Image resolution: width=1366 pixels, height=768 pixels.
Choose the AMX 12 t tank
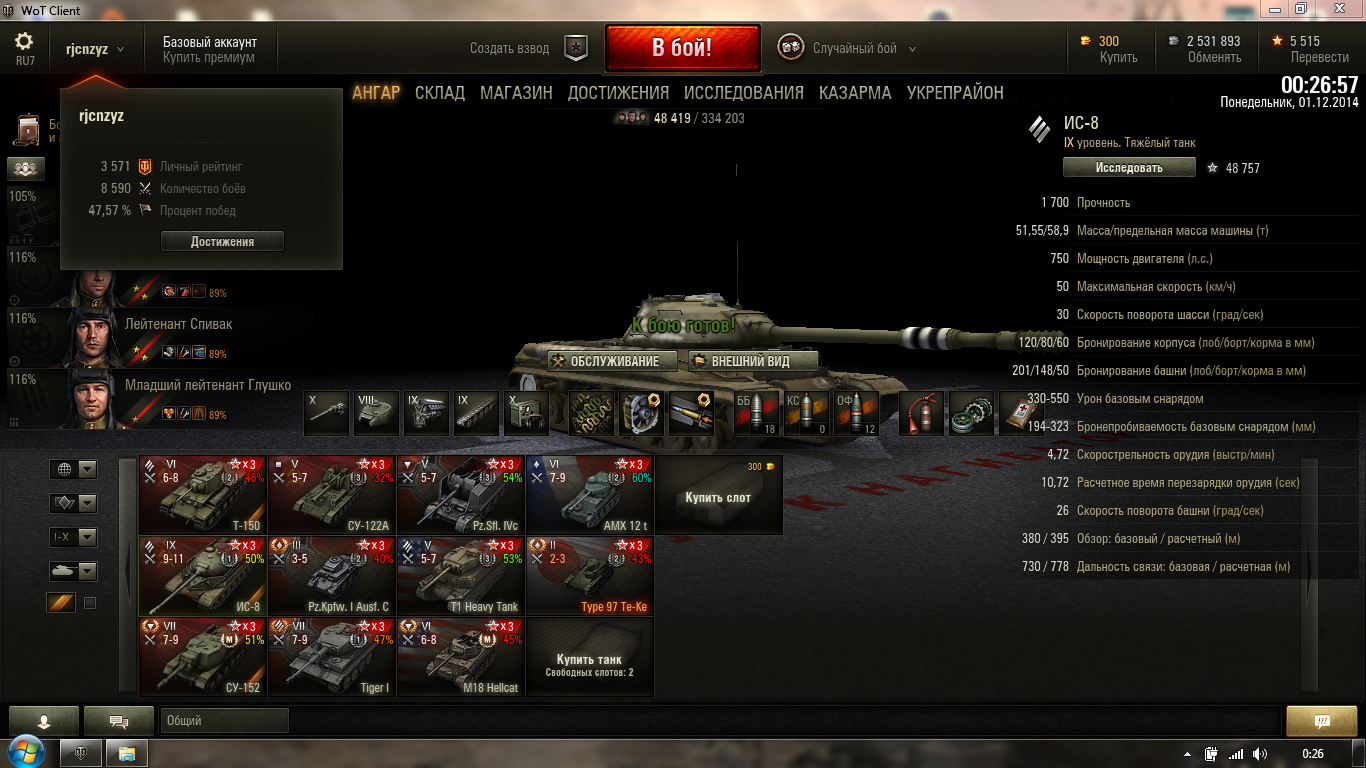pos(589,495)
